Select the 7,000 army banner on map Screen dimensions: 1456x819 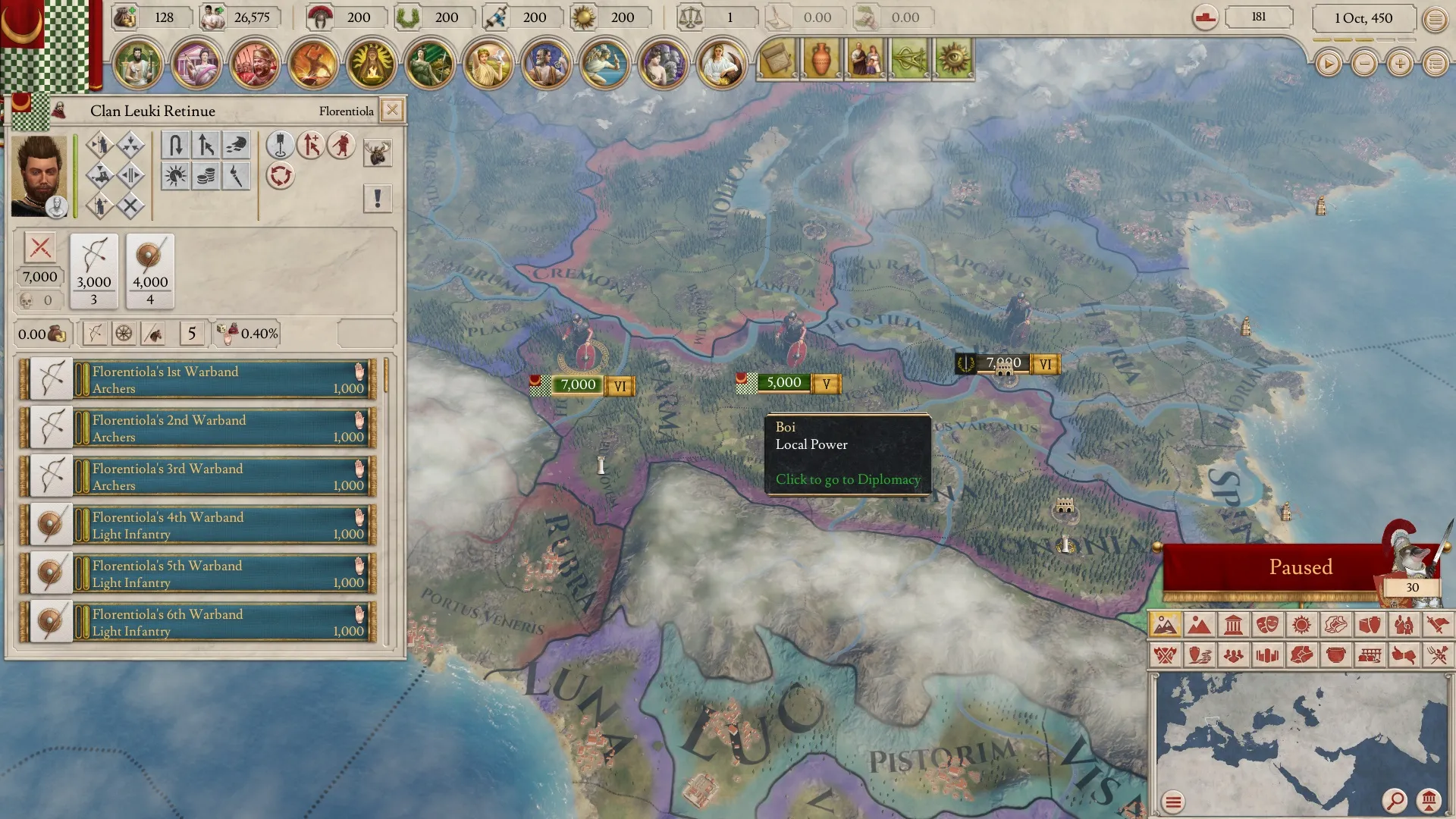coord(578,384)
